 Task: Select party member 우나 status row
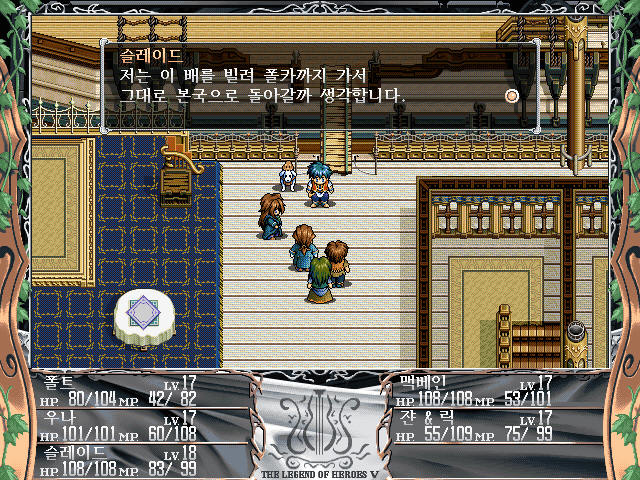130,427
